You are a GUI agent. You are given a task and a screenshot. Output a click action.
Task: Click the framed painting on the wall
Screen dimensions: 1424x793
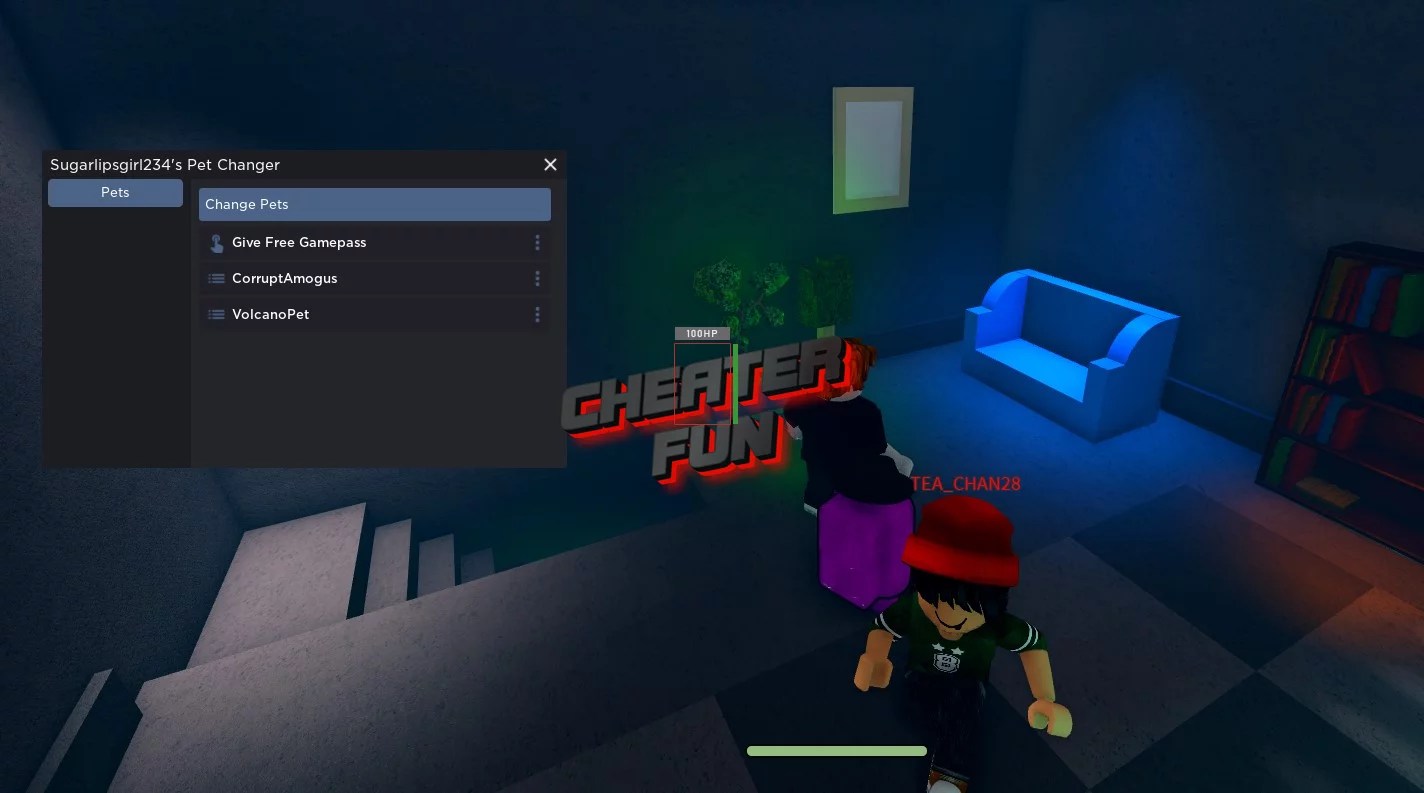(872, 150)
